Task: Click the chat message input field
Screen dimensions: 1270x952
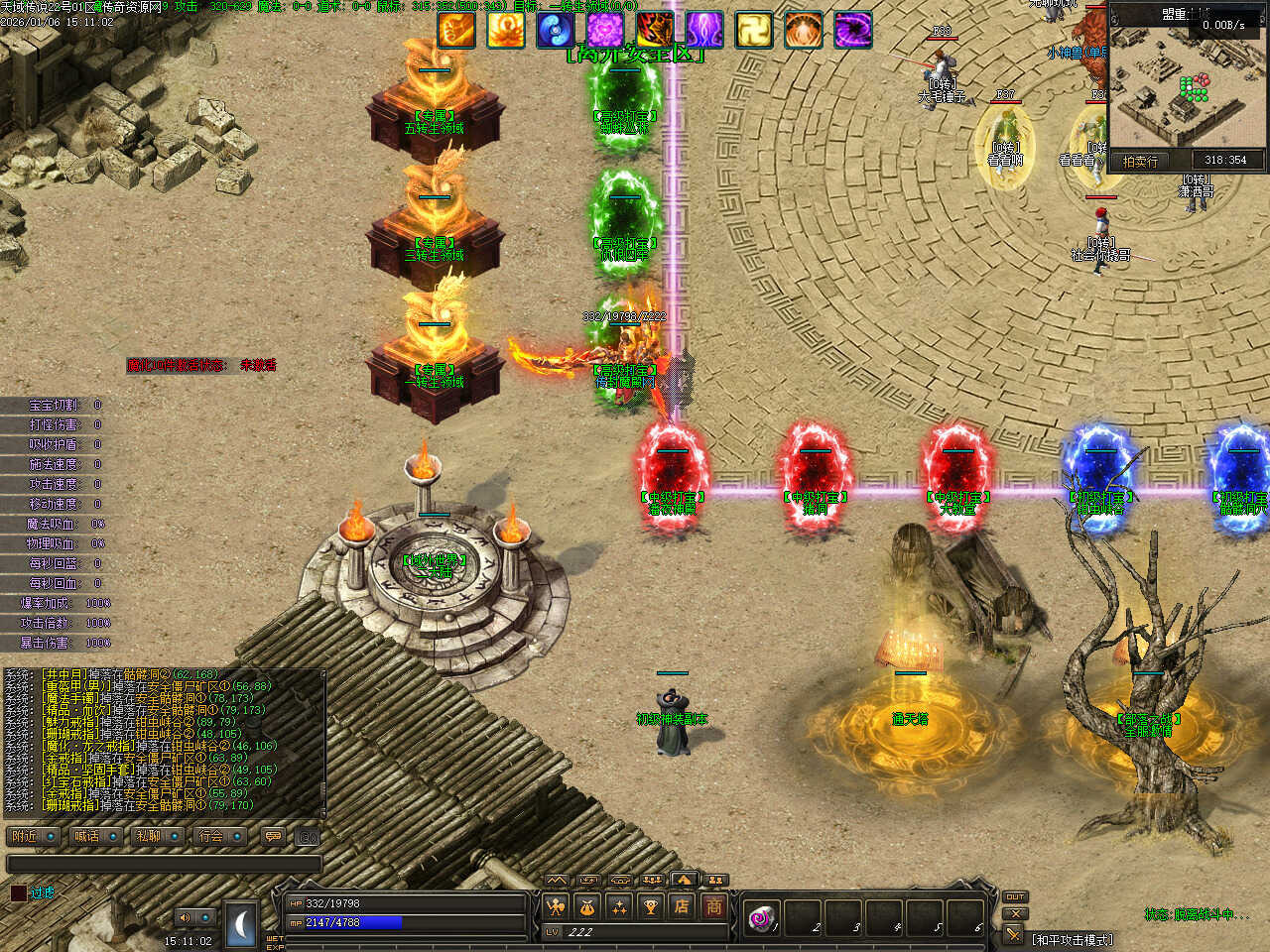Action: [164, 864]
